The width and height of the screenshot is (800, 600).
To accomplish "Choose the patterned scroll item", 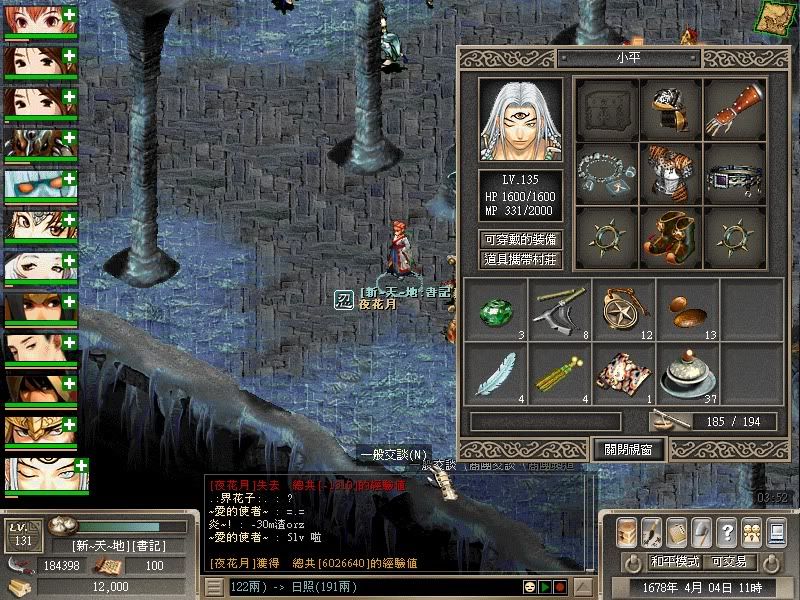I will tap(622, 373).
